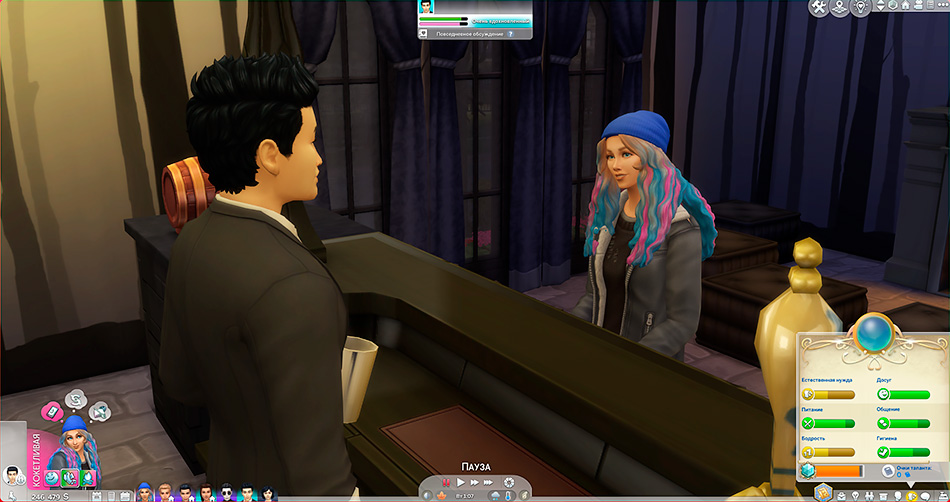Click the pink money whim bubble

(x=50, y=411)
